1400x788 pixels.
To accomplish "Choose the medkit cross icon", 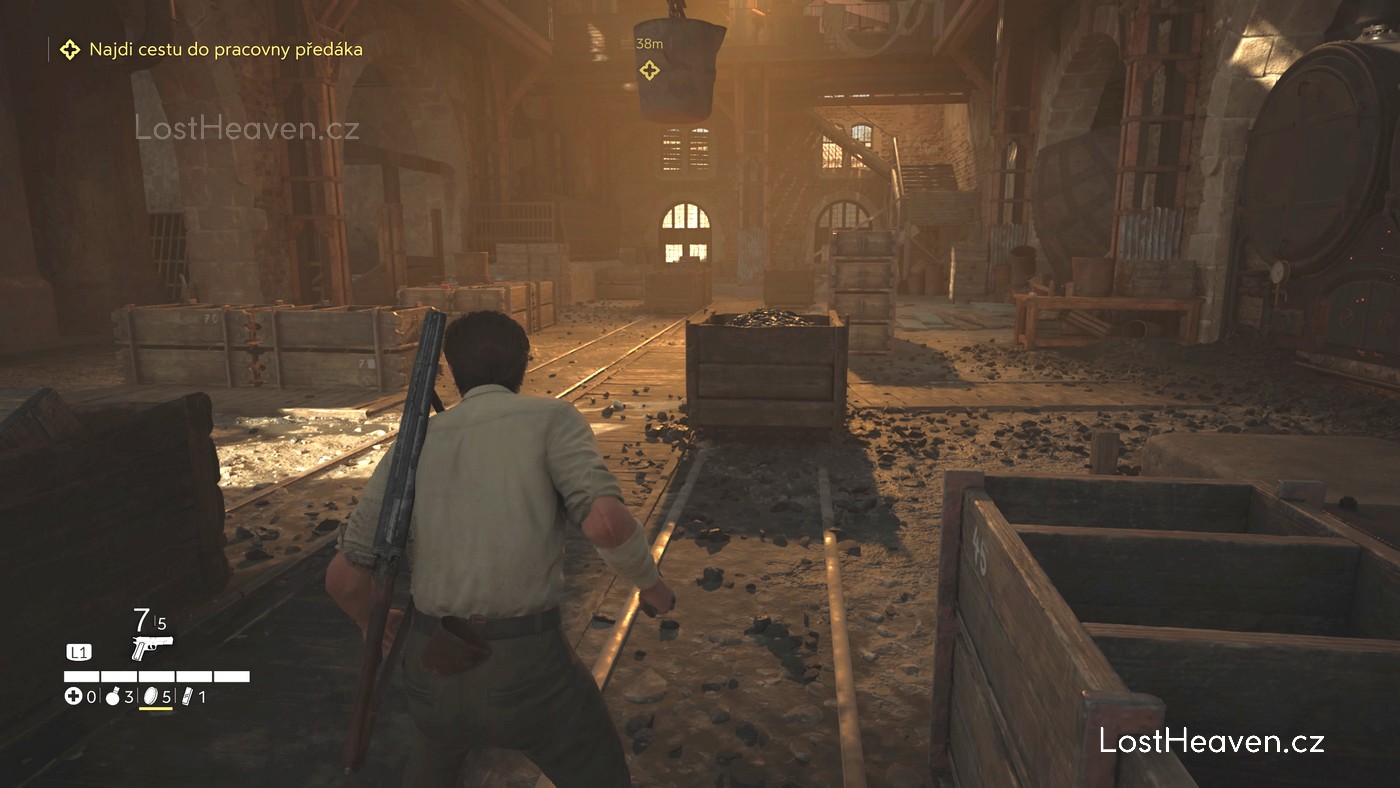I will coord(73,696).
